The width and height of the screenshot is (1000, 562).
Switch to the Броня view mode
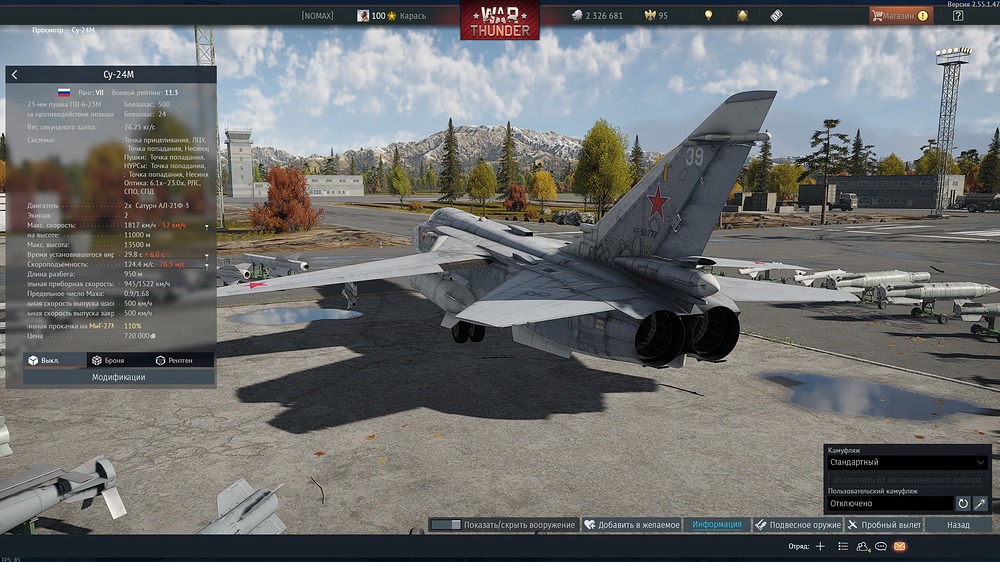coord(110,360)
